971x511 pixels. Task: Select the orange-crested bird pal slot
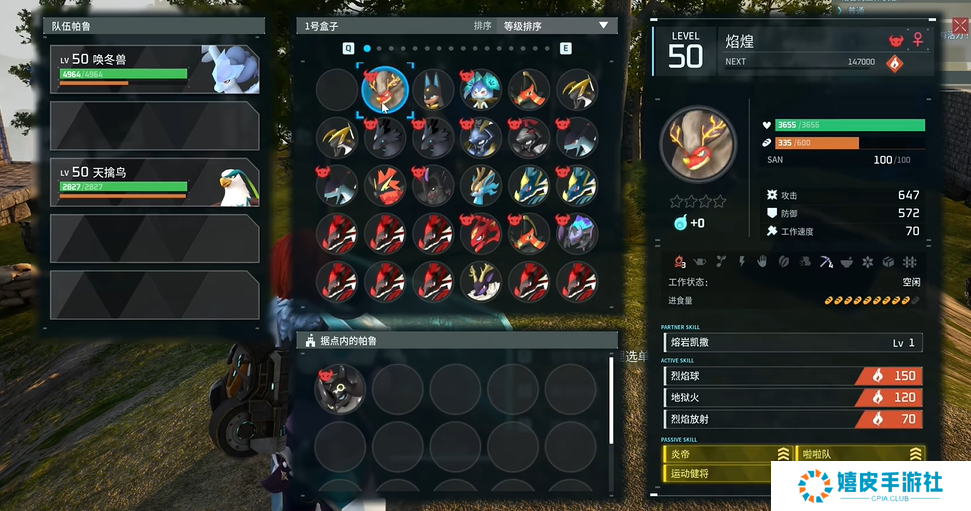(x=385, y=186)
